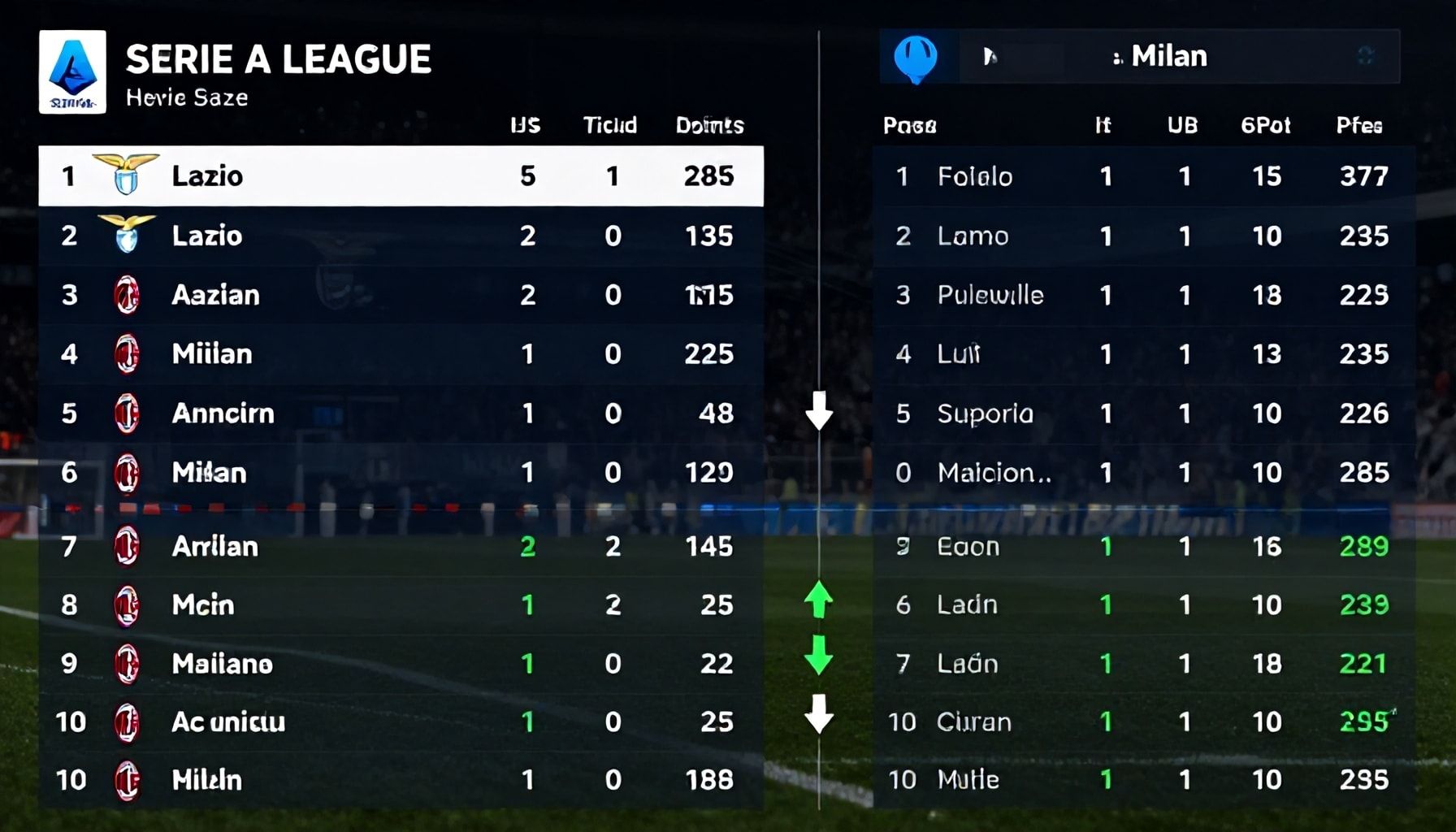Select the second-place Lazio row
Screen dimensions: 1456x832
[401, 236]
